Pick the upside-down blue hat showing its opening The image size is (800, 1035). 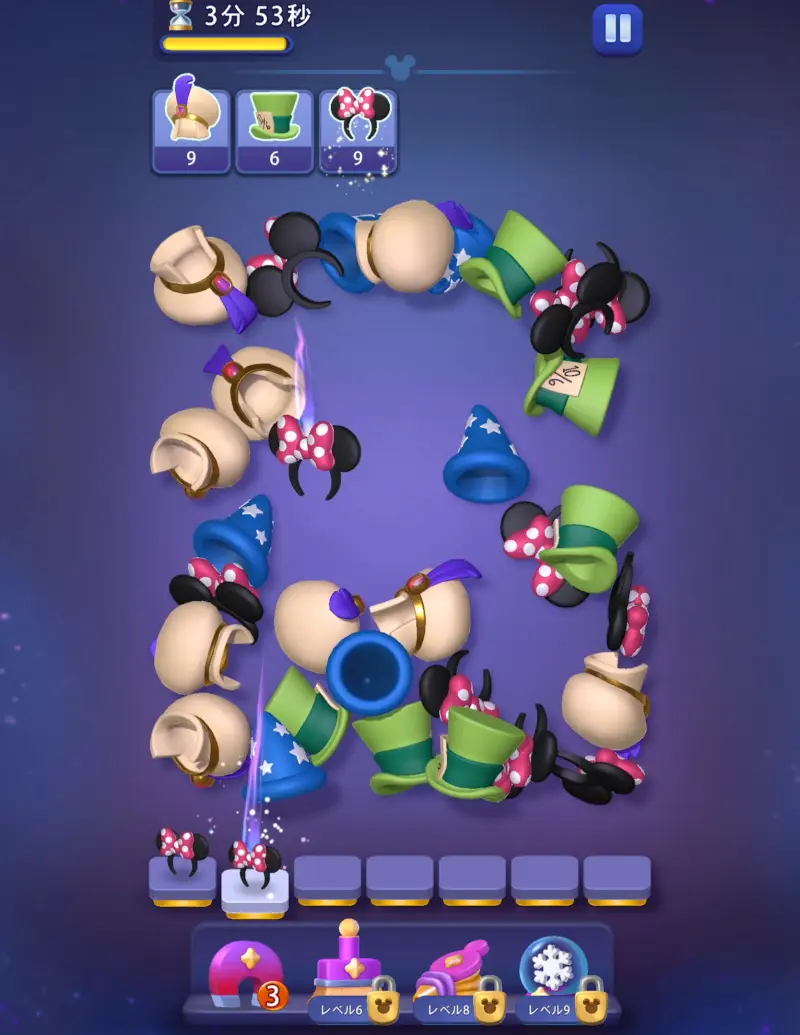[x=369, y=670]
